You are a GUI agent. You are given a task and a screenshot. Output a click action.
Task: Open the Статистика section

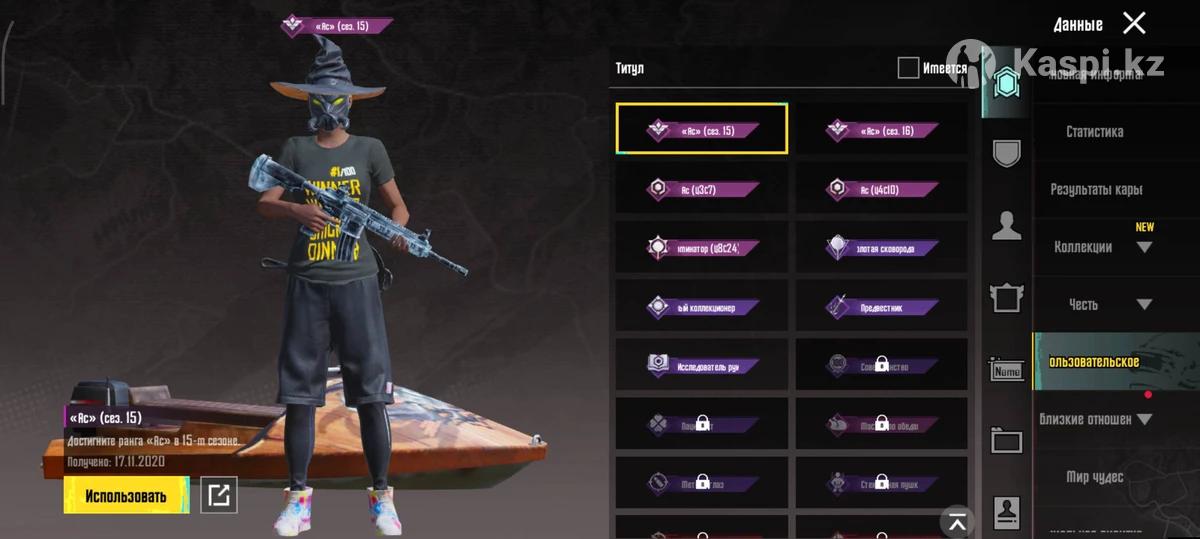pyautogui.click(x=1094, y=132)
